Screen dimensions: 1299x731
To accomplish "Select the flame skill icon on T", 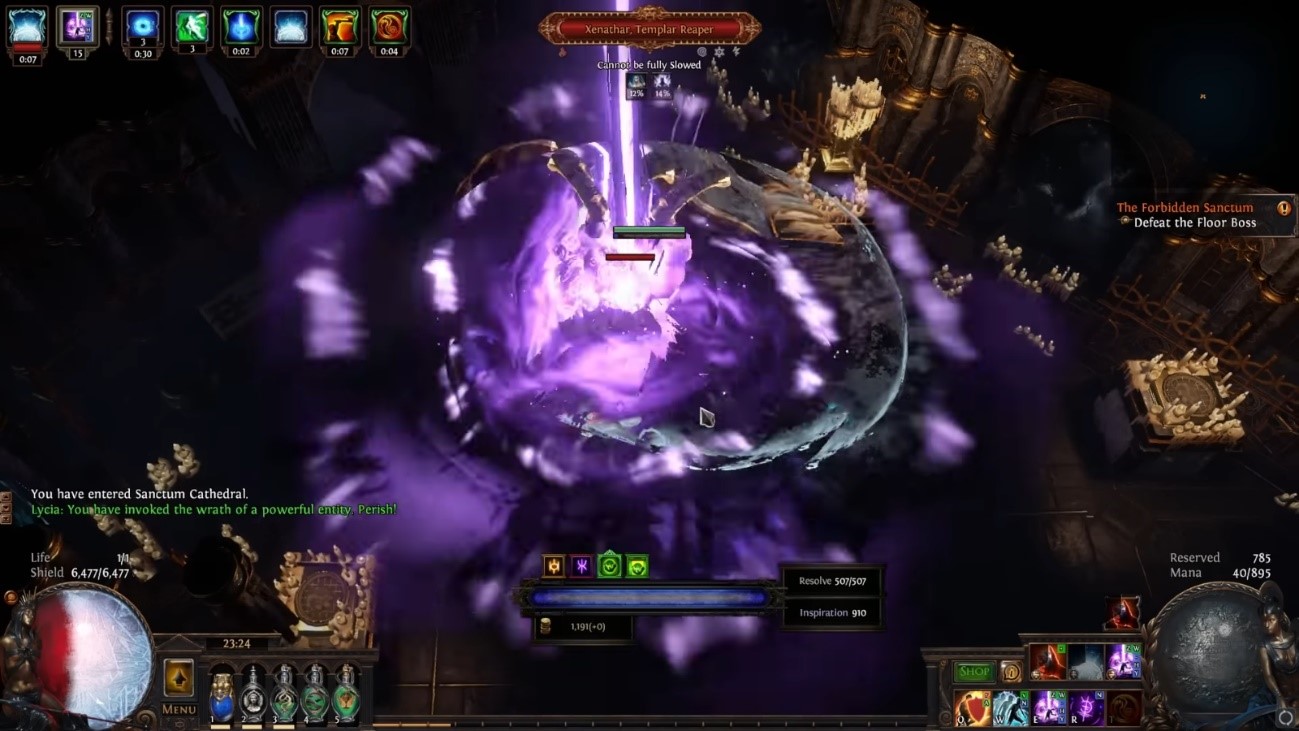I will point(1124,707).
